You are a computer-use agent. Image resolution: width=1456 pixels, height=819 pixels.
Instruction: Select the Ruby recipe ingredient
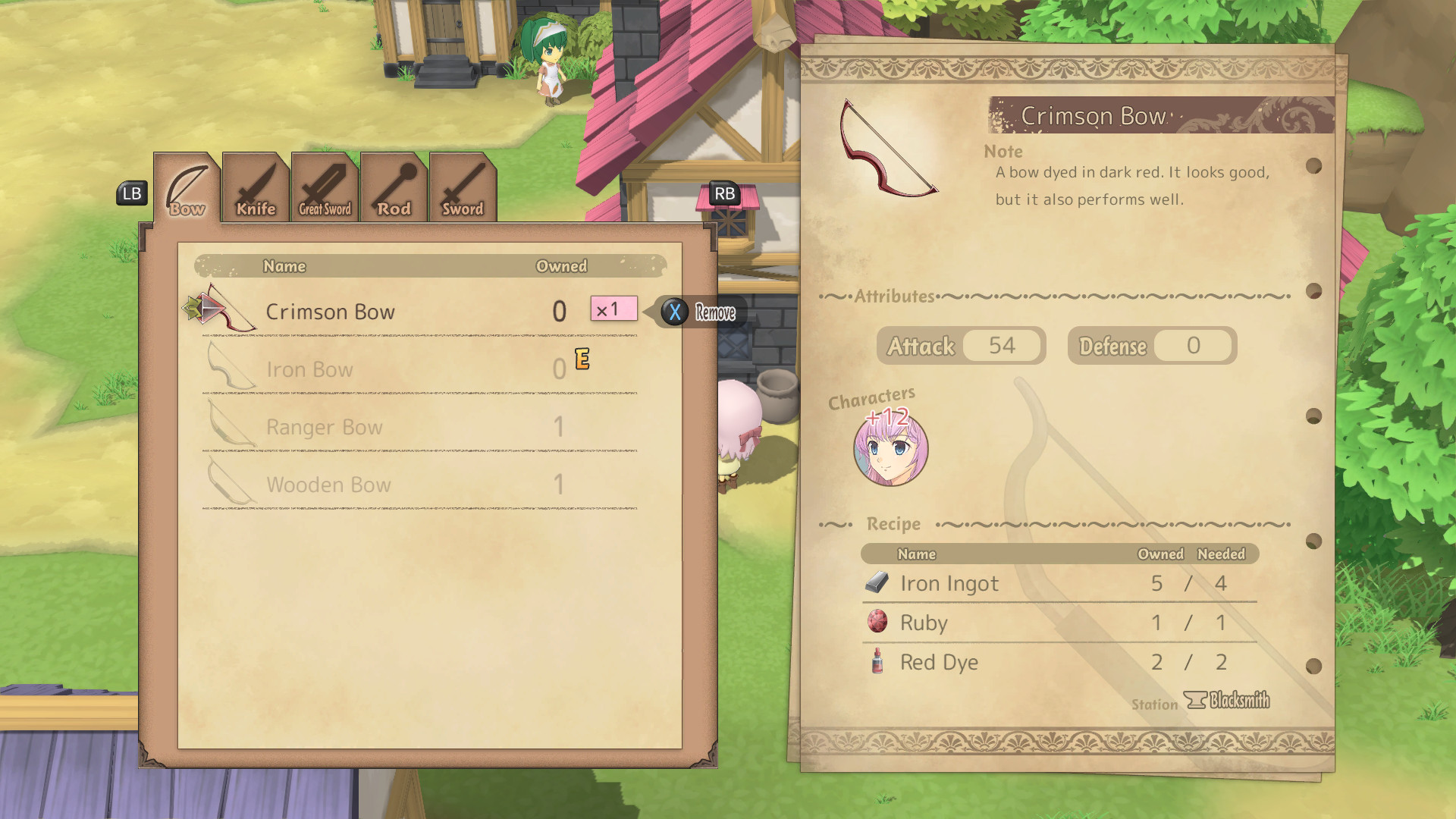(x=1059, y=623)
